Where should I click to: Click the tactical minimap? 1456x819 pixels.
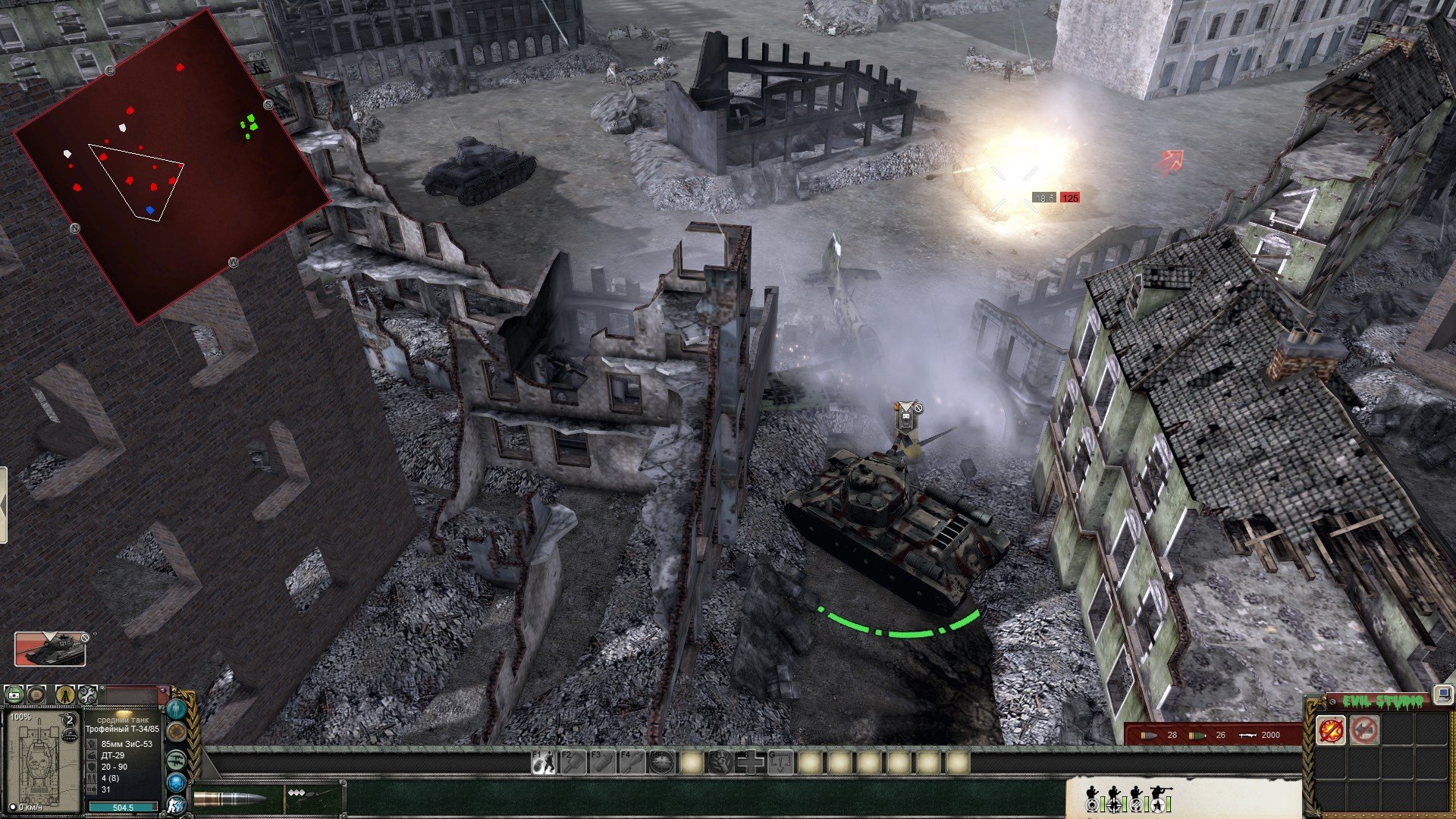pyautogui.click(x=172, y=167)
